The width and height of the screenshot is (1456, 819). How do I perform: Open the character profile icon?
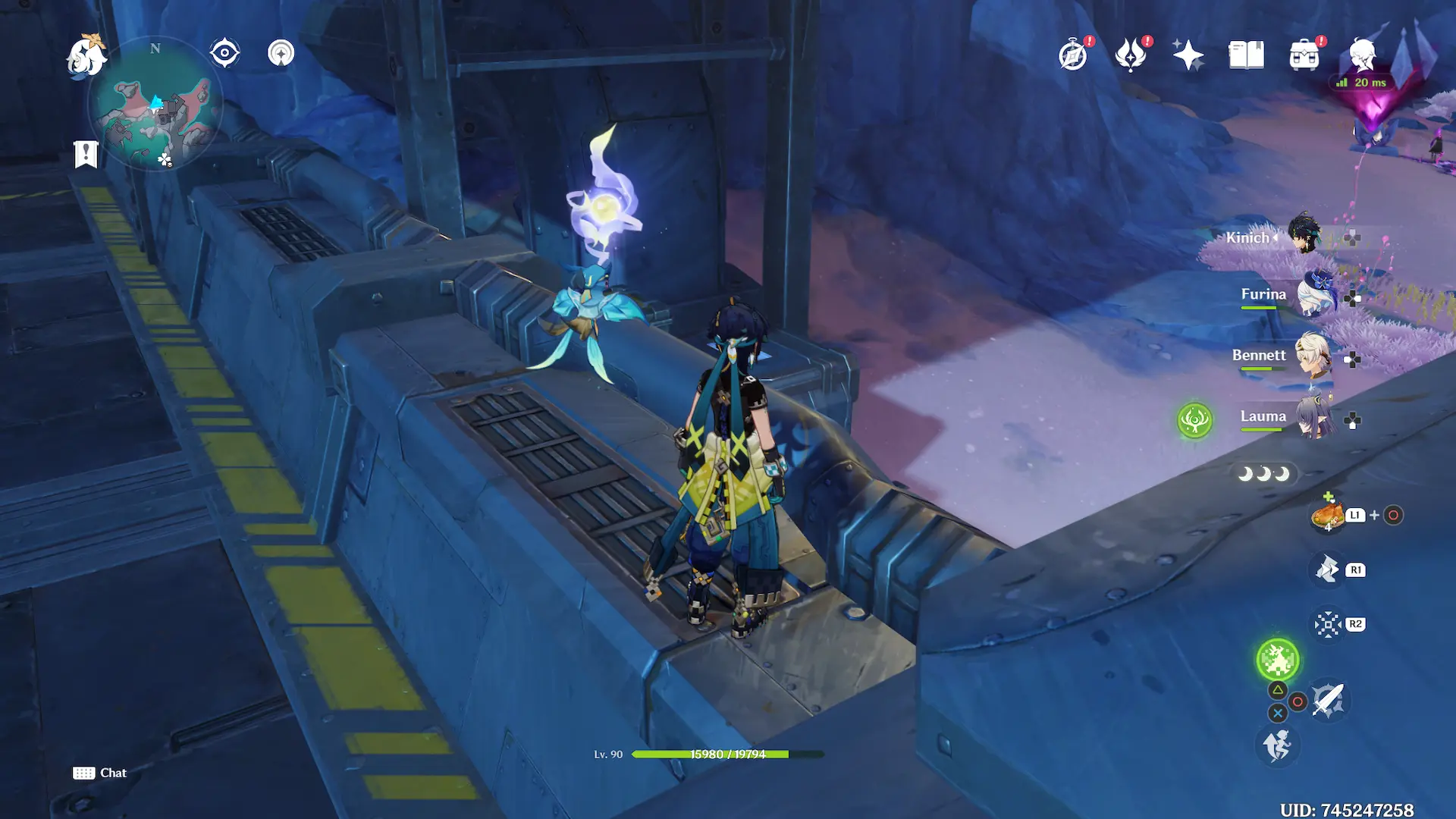click(1362, 55)
